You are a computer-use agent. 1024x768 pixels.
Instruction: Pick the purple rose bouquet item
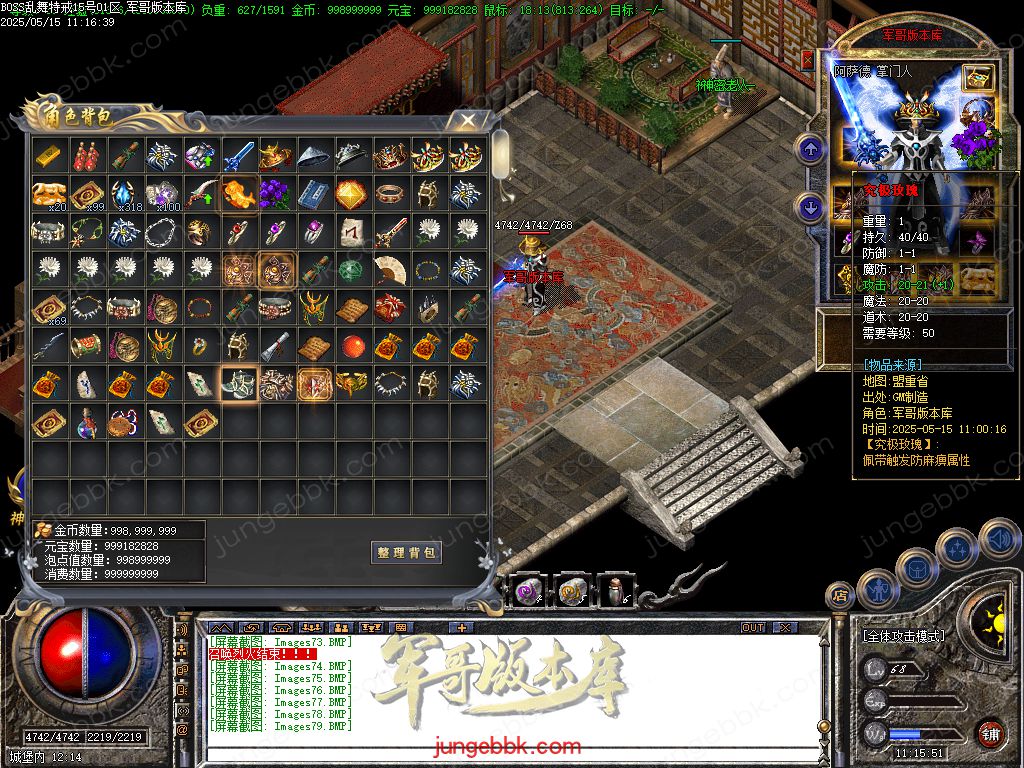276,194
